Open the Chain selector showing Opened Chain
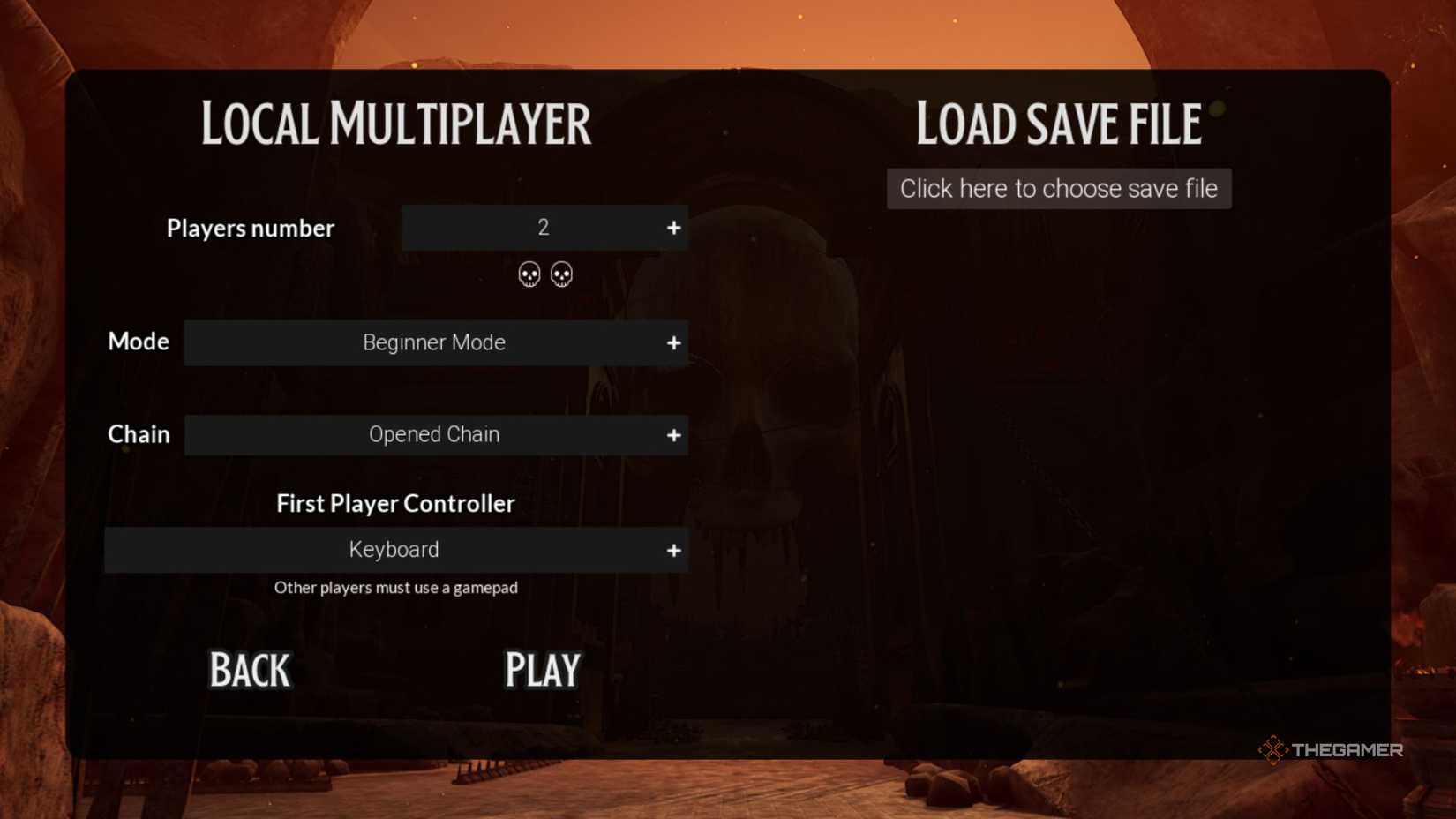 click(434, 434)
